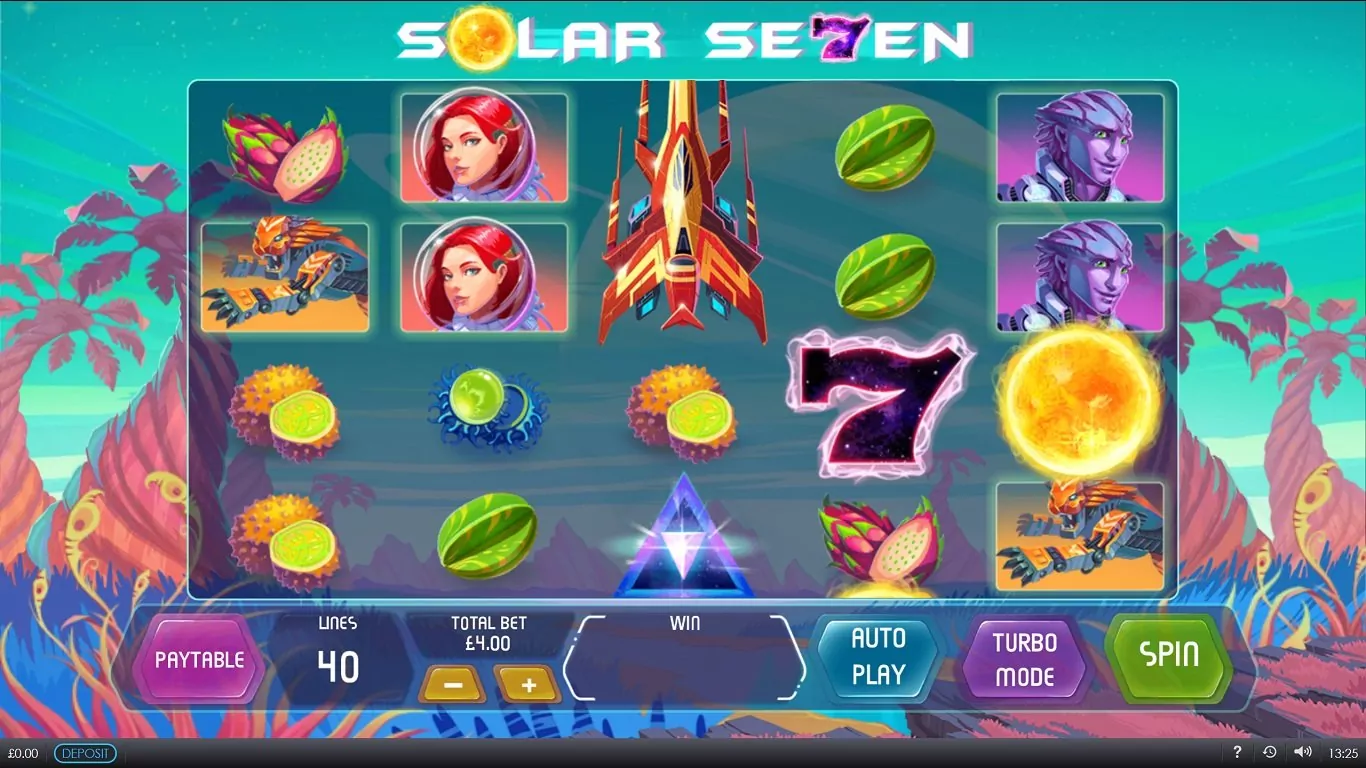Enable Turbo Mode
The height and width of the screenshot is (768, 1366).
click(x=1025, y=660)
